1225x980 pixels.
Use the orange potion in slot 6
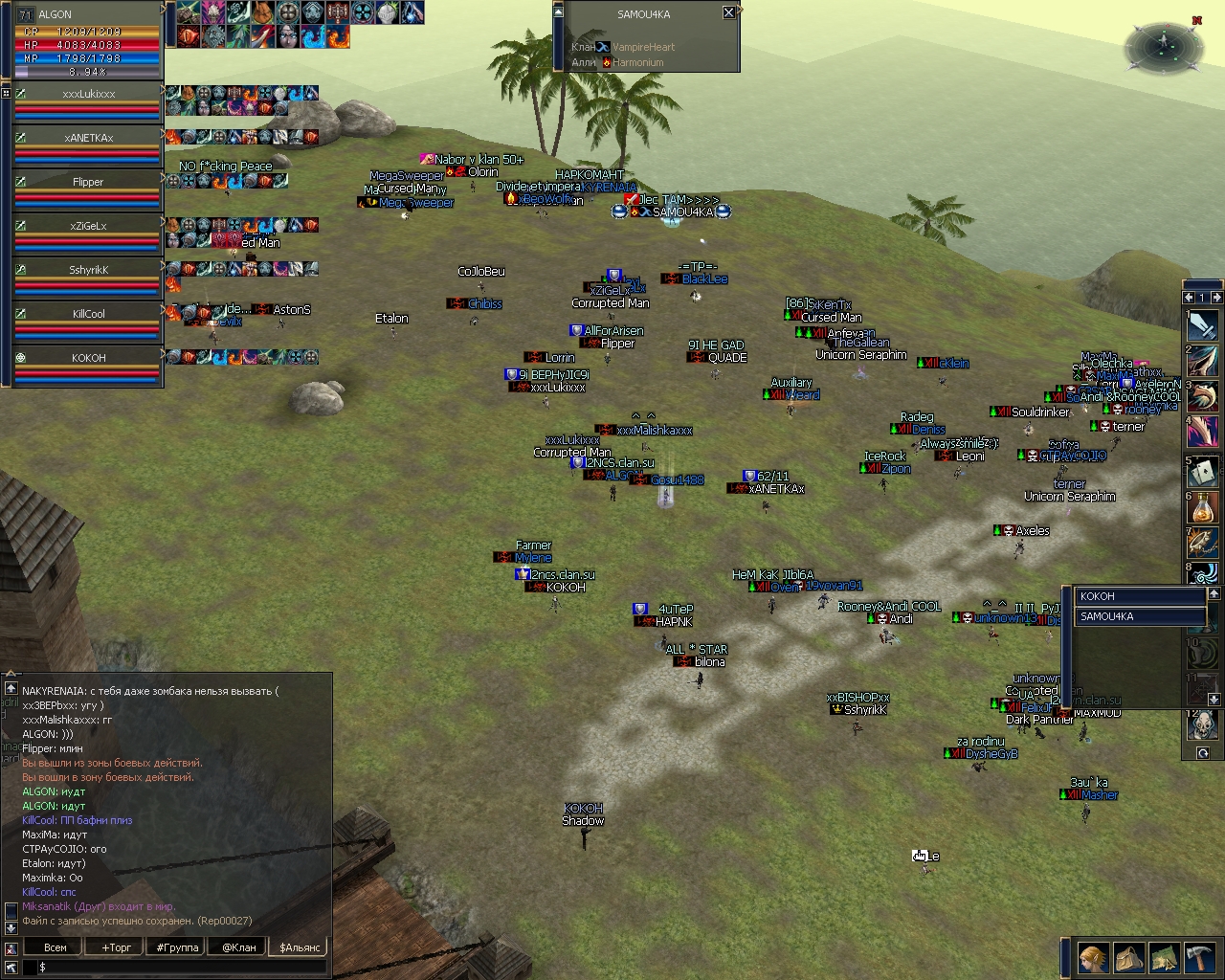pyautogui.click(x=1203, y=508)
